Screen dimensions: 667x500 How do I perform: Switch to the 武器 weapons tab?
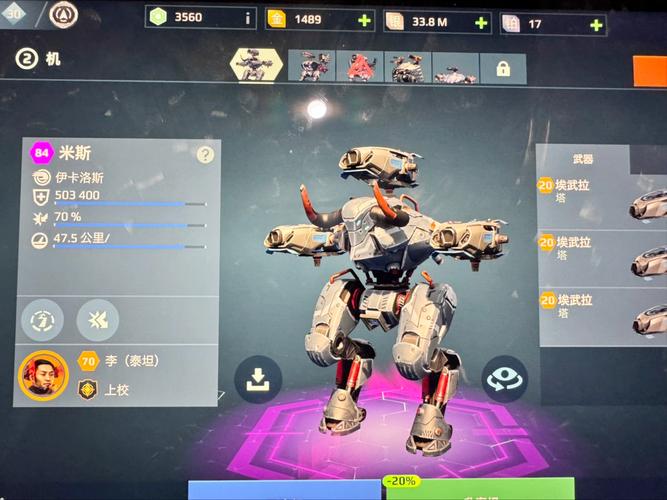click(583, 158)
